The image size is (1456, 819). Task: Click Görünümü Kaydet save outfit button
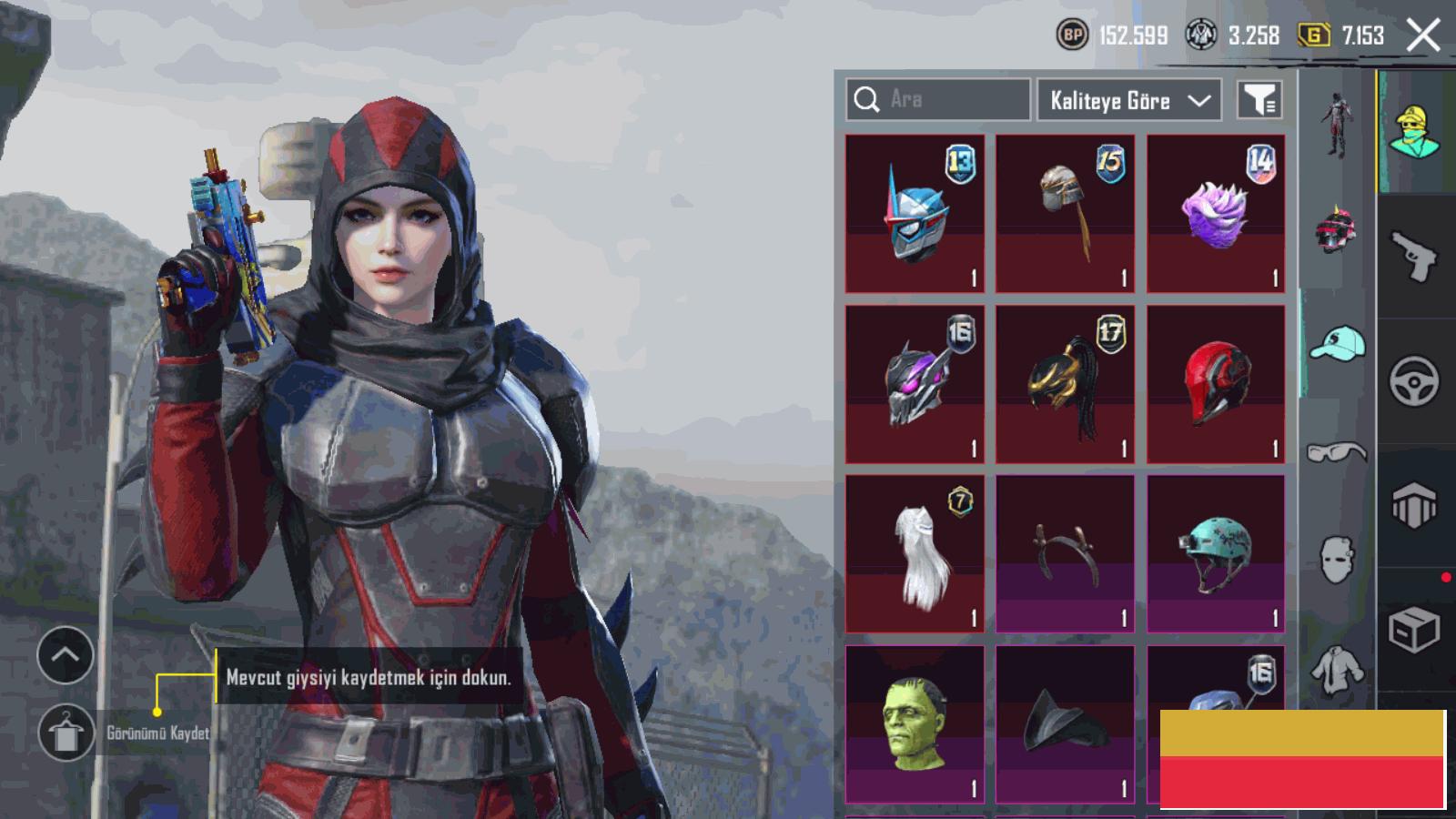(x=66, y=733)
